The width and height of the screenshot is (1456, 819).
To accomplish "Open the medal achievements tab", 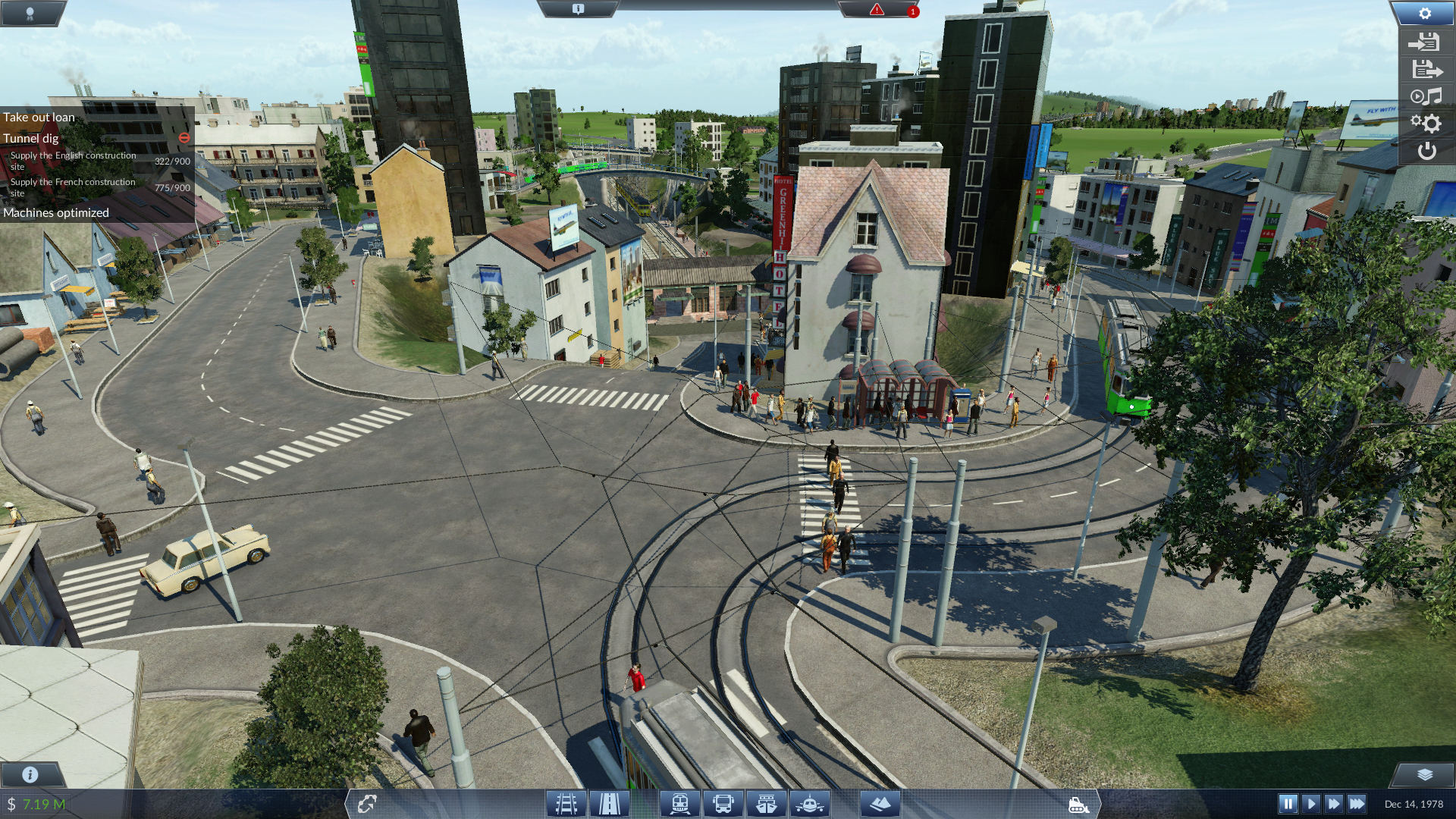I will (x=30, y=13).
